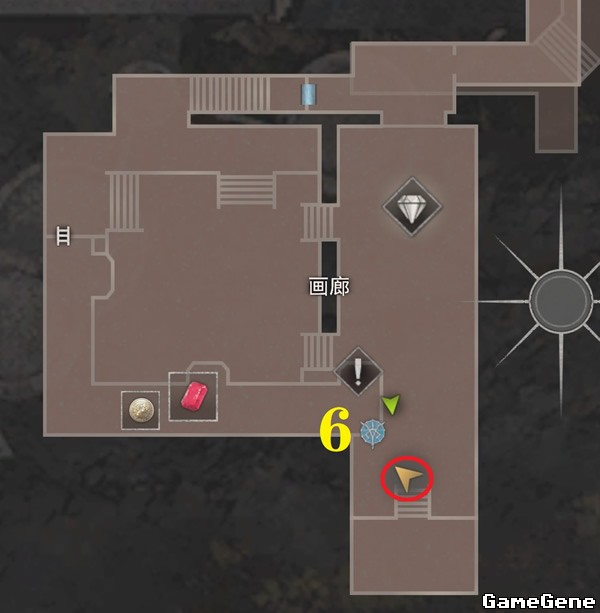Select the diamond treasure marker
Viewport: 600px width, 613px height.
(x=411, y=208)
